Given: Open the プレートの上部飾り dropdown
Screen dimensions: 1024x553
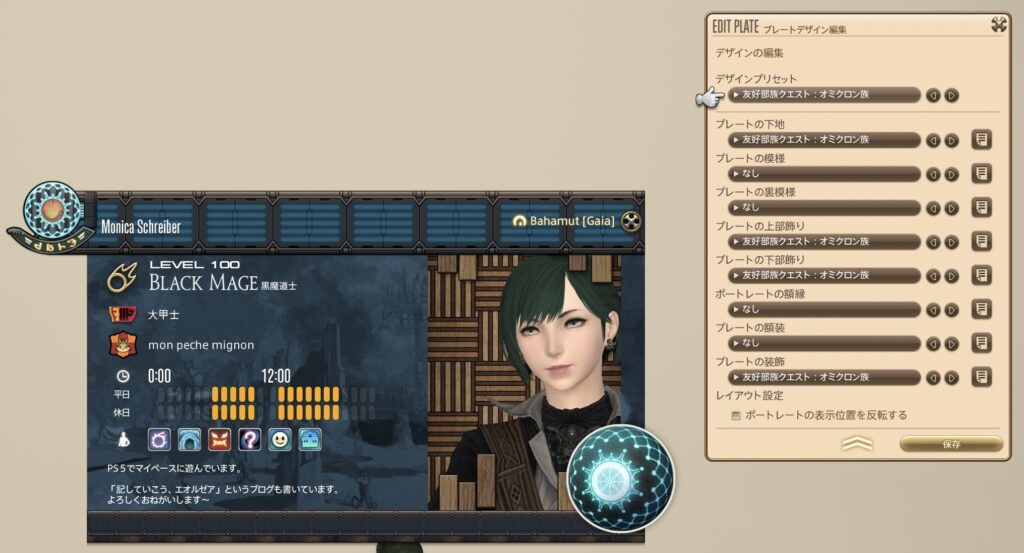Looking at the screenshot, I should (825, 242).
